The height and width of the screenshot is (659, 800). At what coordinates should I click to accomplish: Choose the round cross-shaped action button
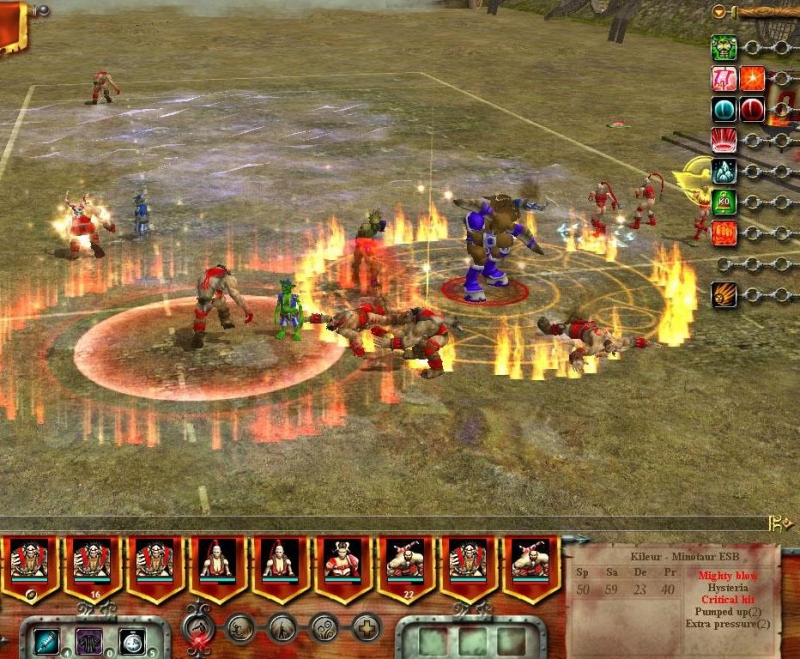click(x=366, y=628)
